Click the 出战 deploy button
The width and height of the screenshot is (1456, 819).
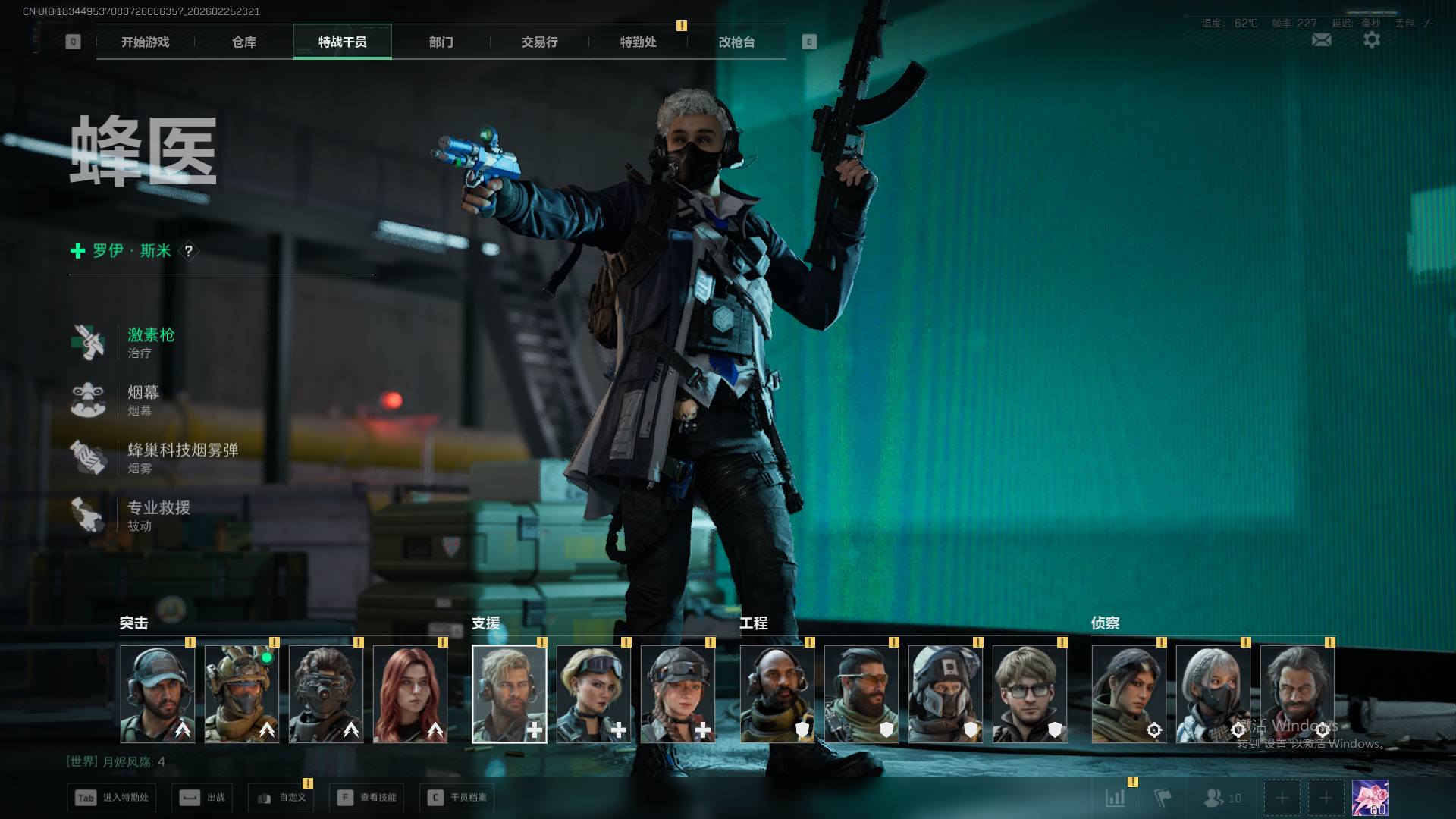coord(202,798)
